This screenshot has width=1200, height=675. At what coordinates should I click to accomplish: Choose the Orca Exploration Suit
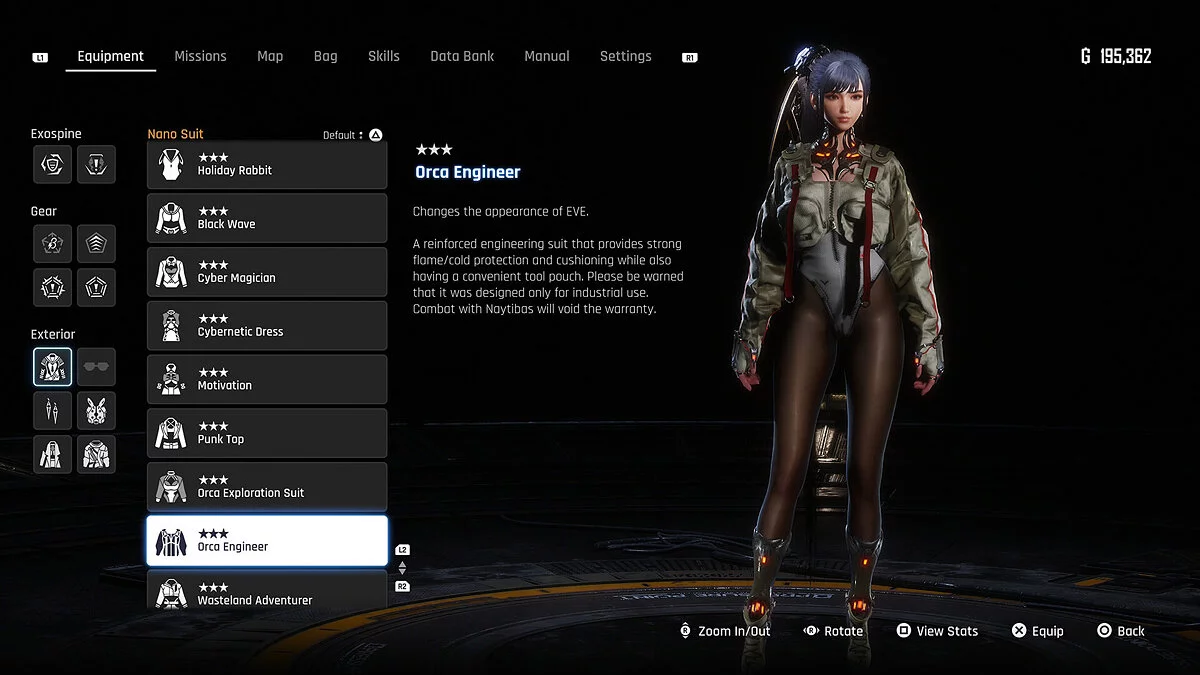[x=267, y=487]
